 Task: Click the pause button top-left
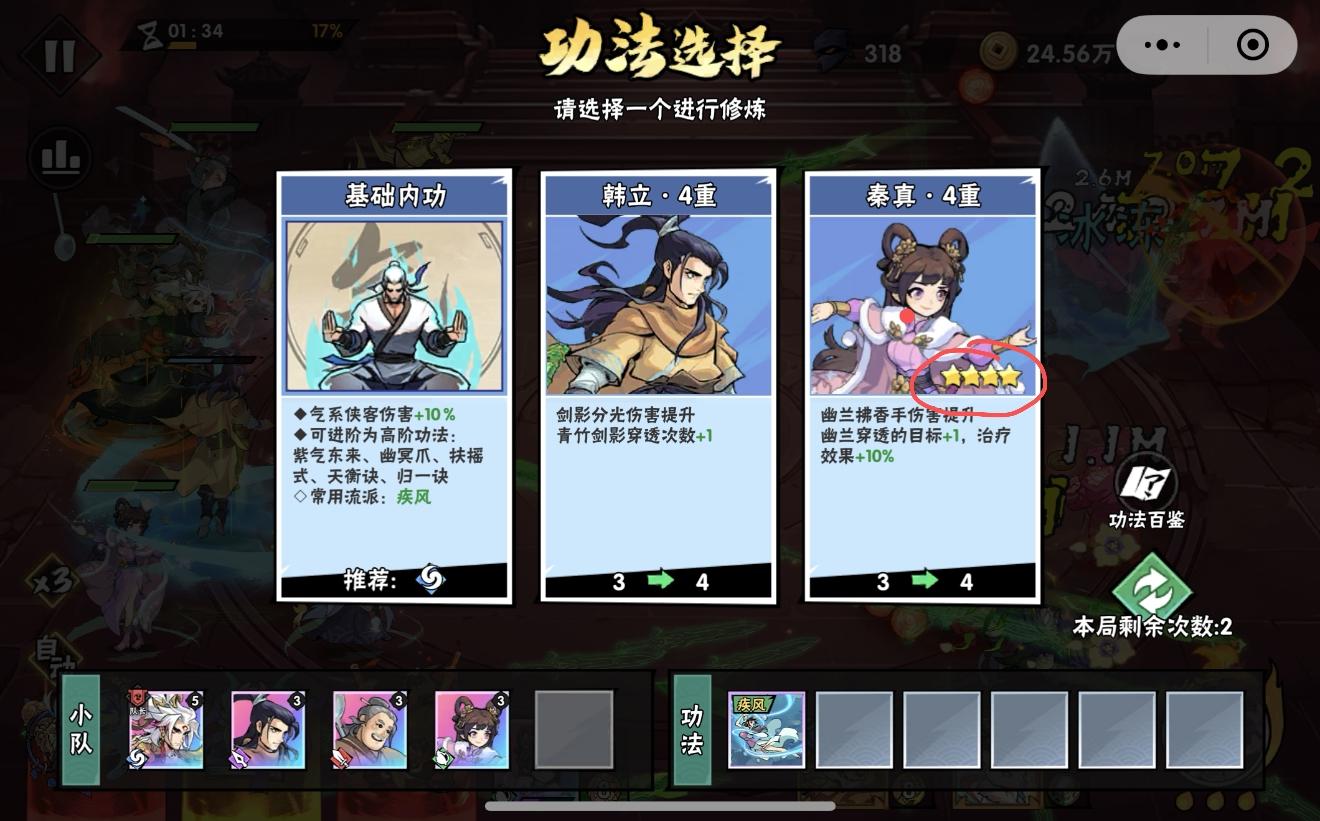59,55
